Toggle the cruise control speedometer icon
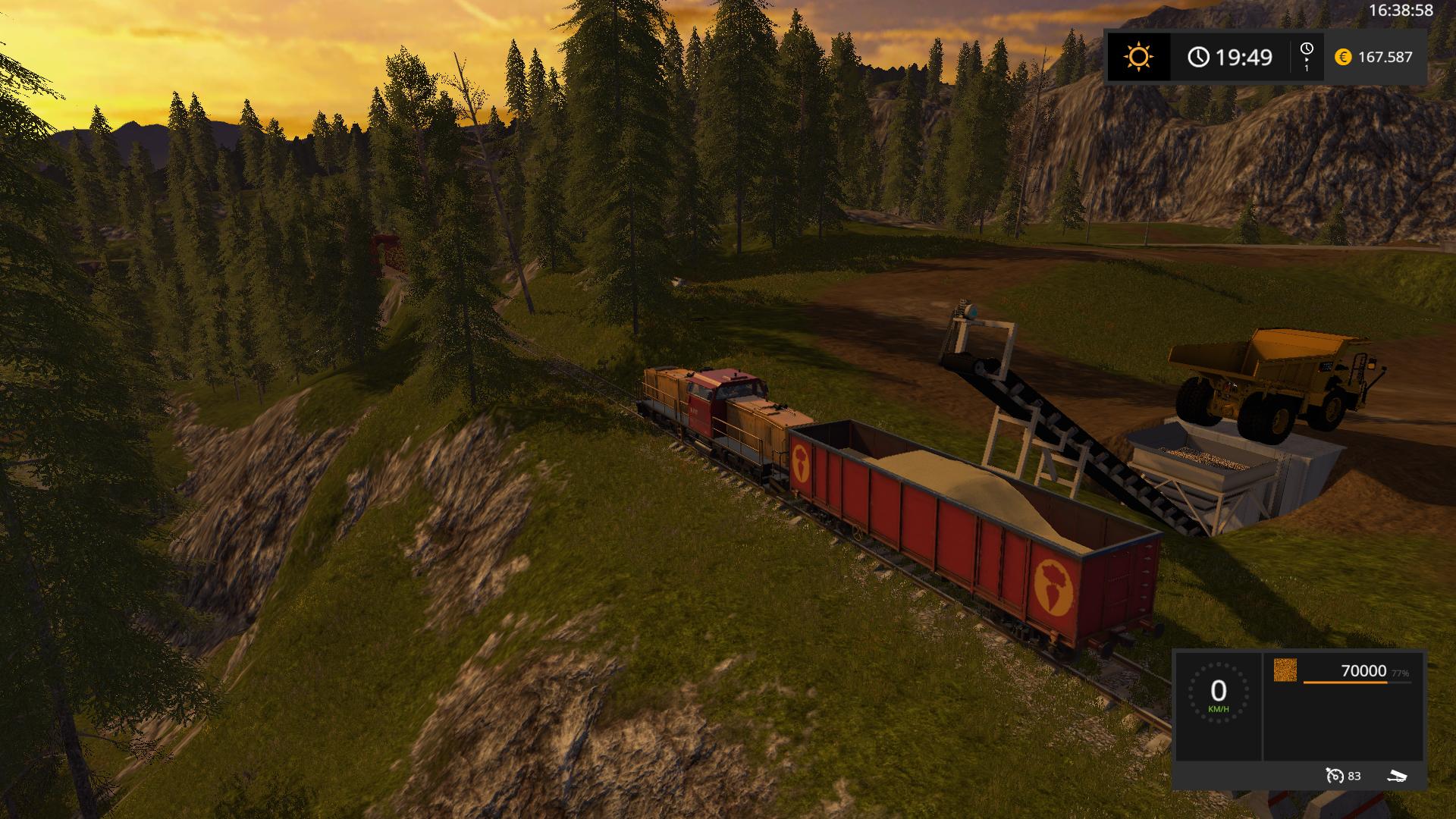Image resolution: width=1456 pixels, height=819 pixels. (1335, 776)
